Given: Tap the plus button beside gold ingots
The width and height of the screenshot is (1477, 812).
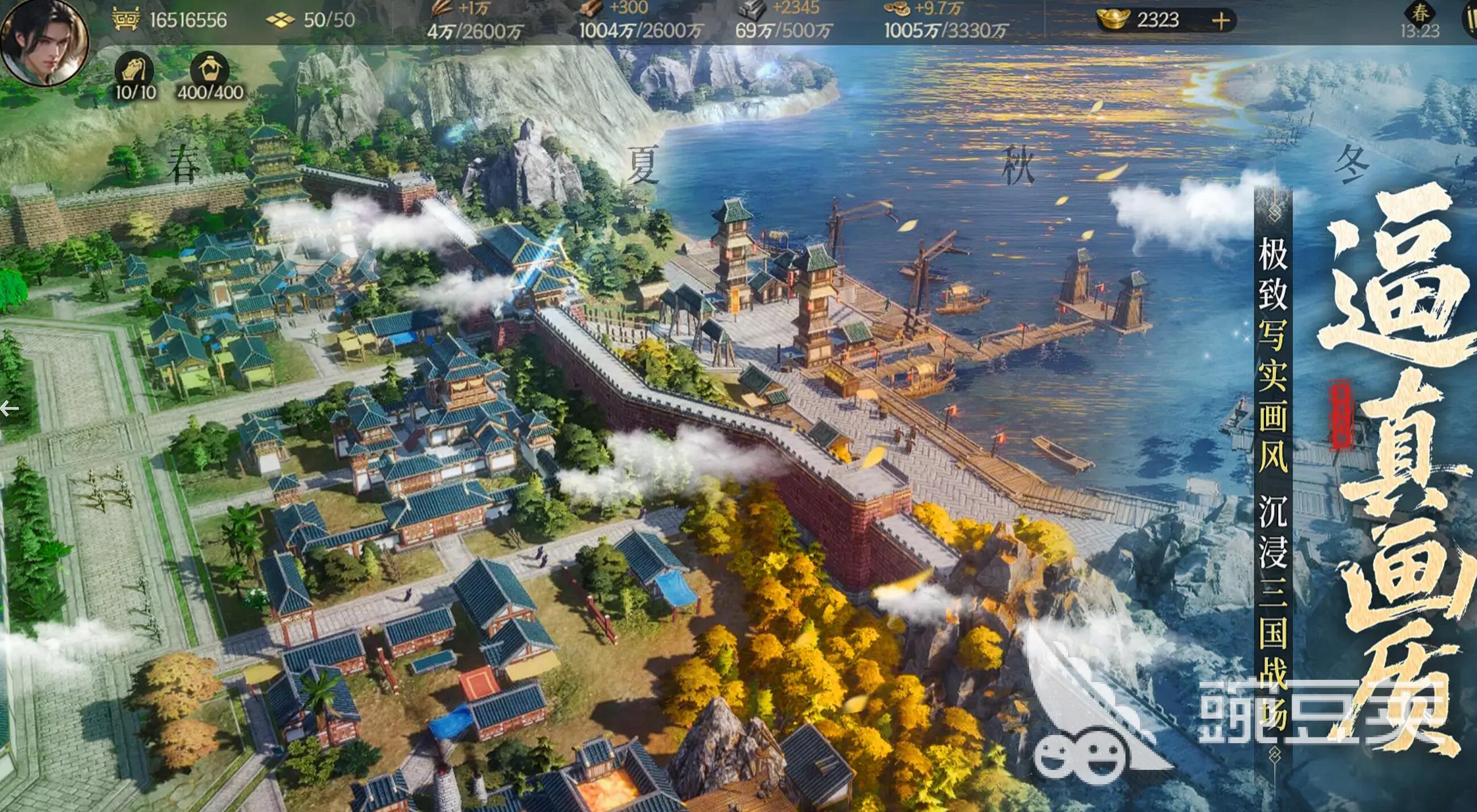Looking at the screenshot, I should 1221,21.
